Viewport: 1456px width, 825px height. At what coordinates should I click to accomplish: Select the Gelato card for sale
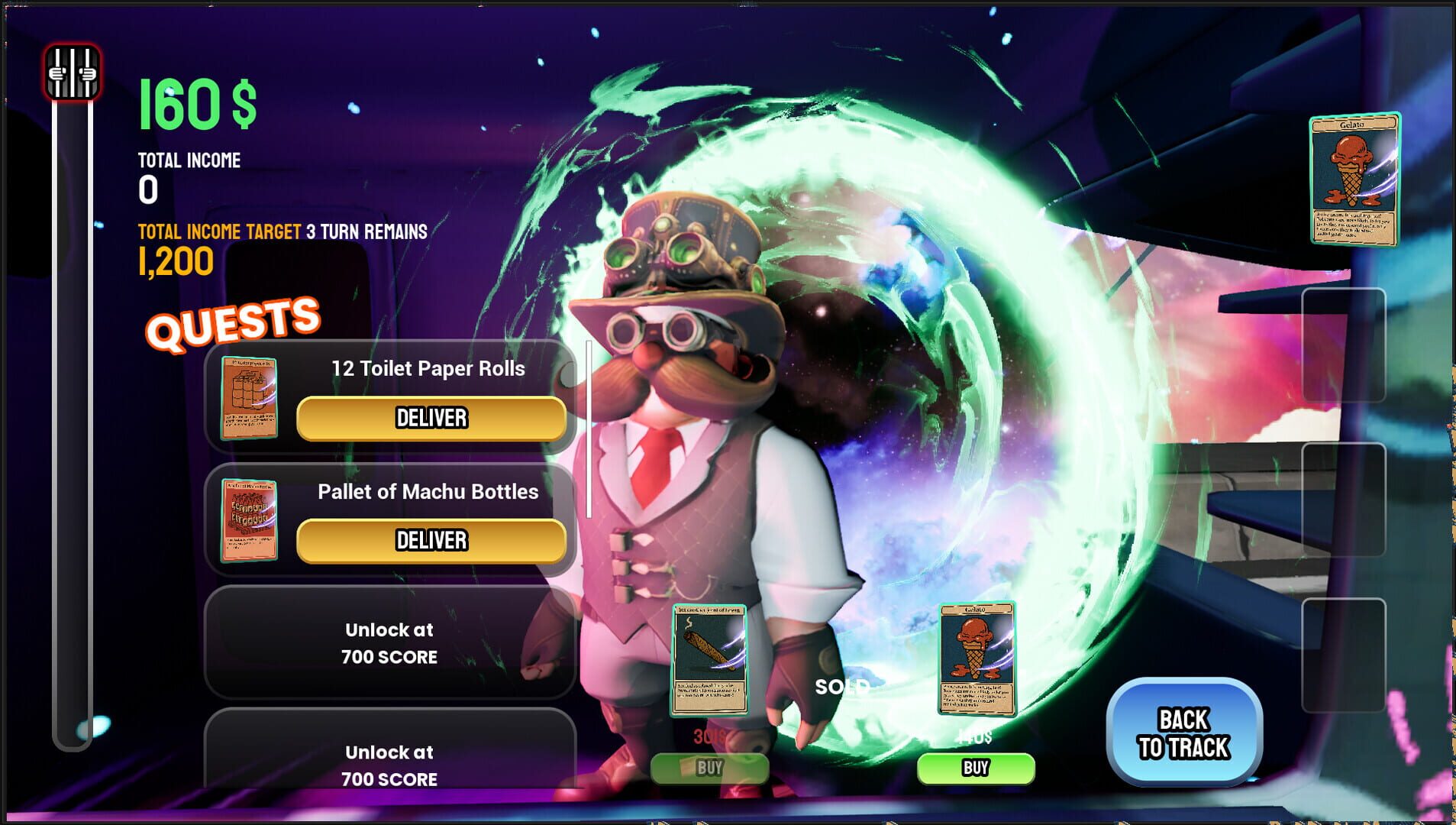[x=976, y=658]
